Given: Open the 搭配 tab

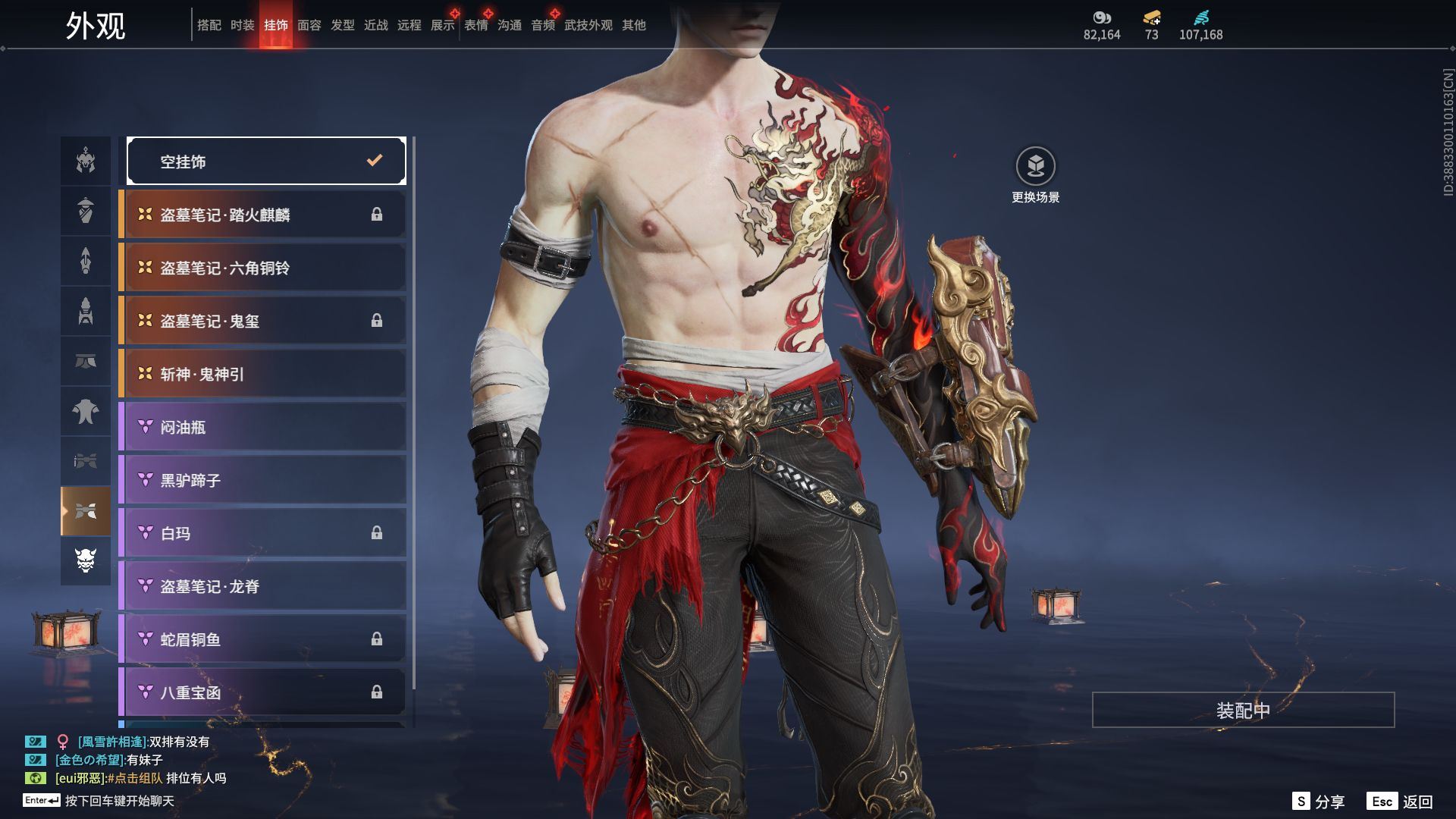Looking at the screenshot, I should click(x=209, y=25).
